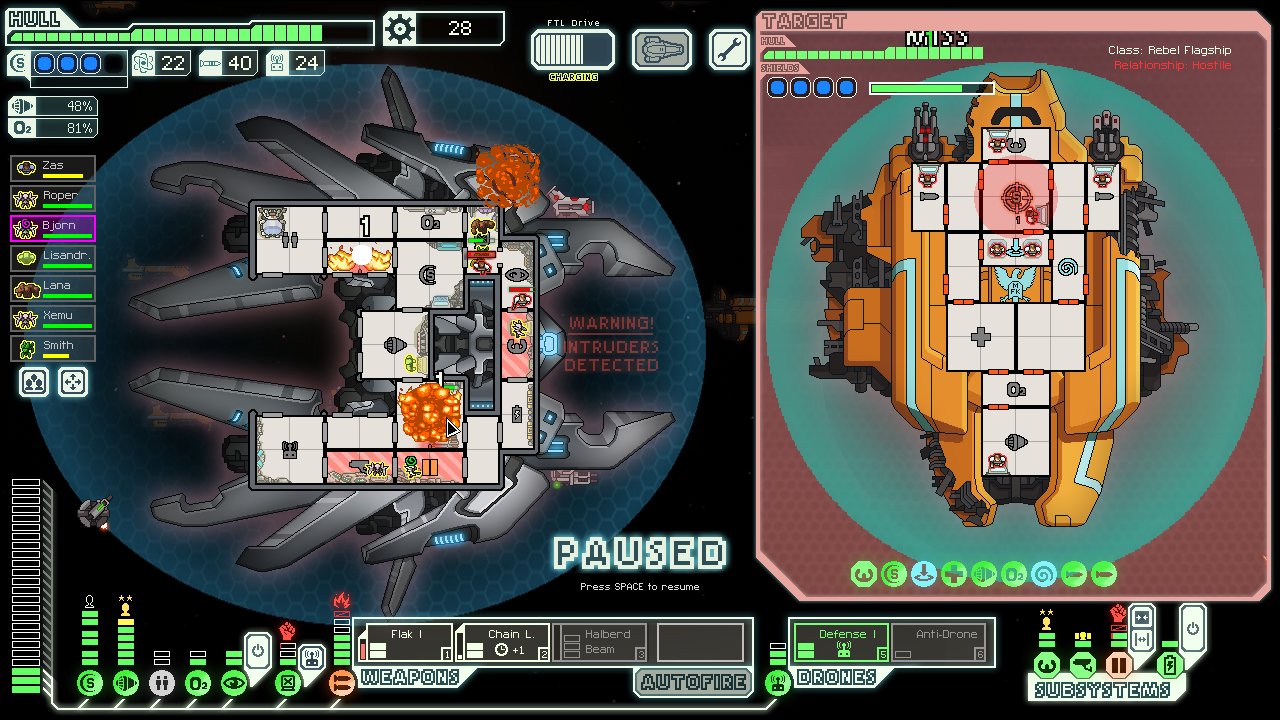The image size is (1280, 720).
Task: Select crew member Zas
Action: click(53, 168)
